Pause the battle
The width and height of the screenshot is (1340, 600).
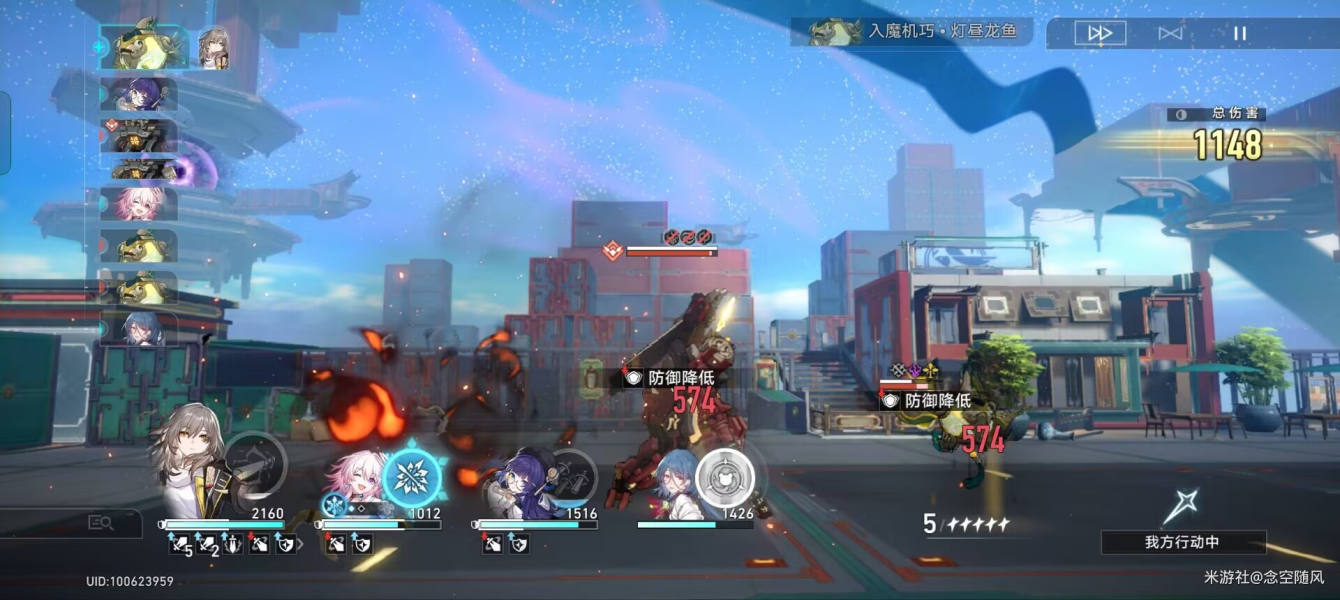[1240, 33]
